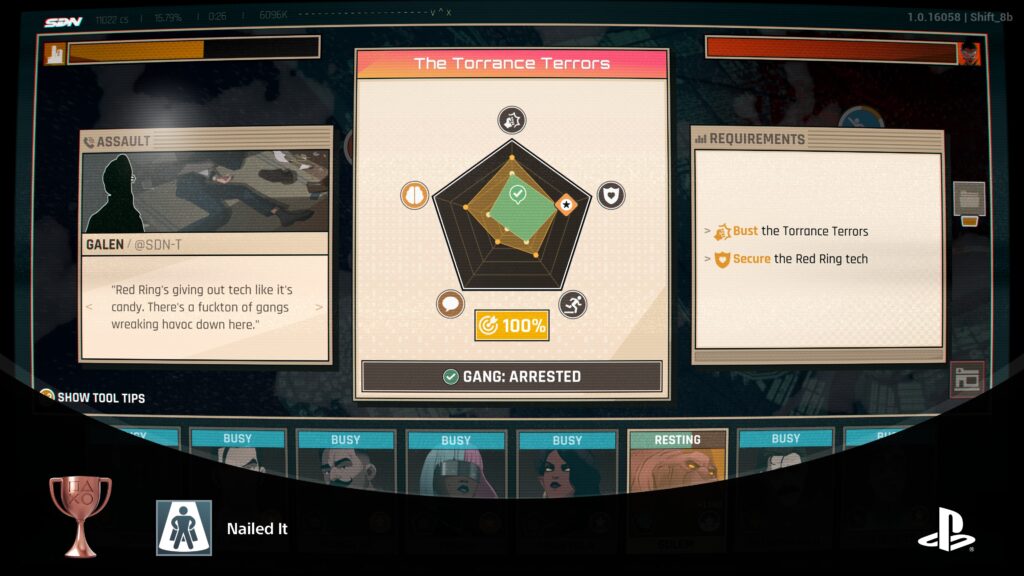The height and width of the screenshot is (576, 1024).
Task: Show the next line of Galen's message
Action: (320, 308)
